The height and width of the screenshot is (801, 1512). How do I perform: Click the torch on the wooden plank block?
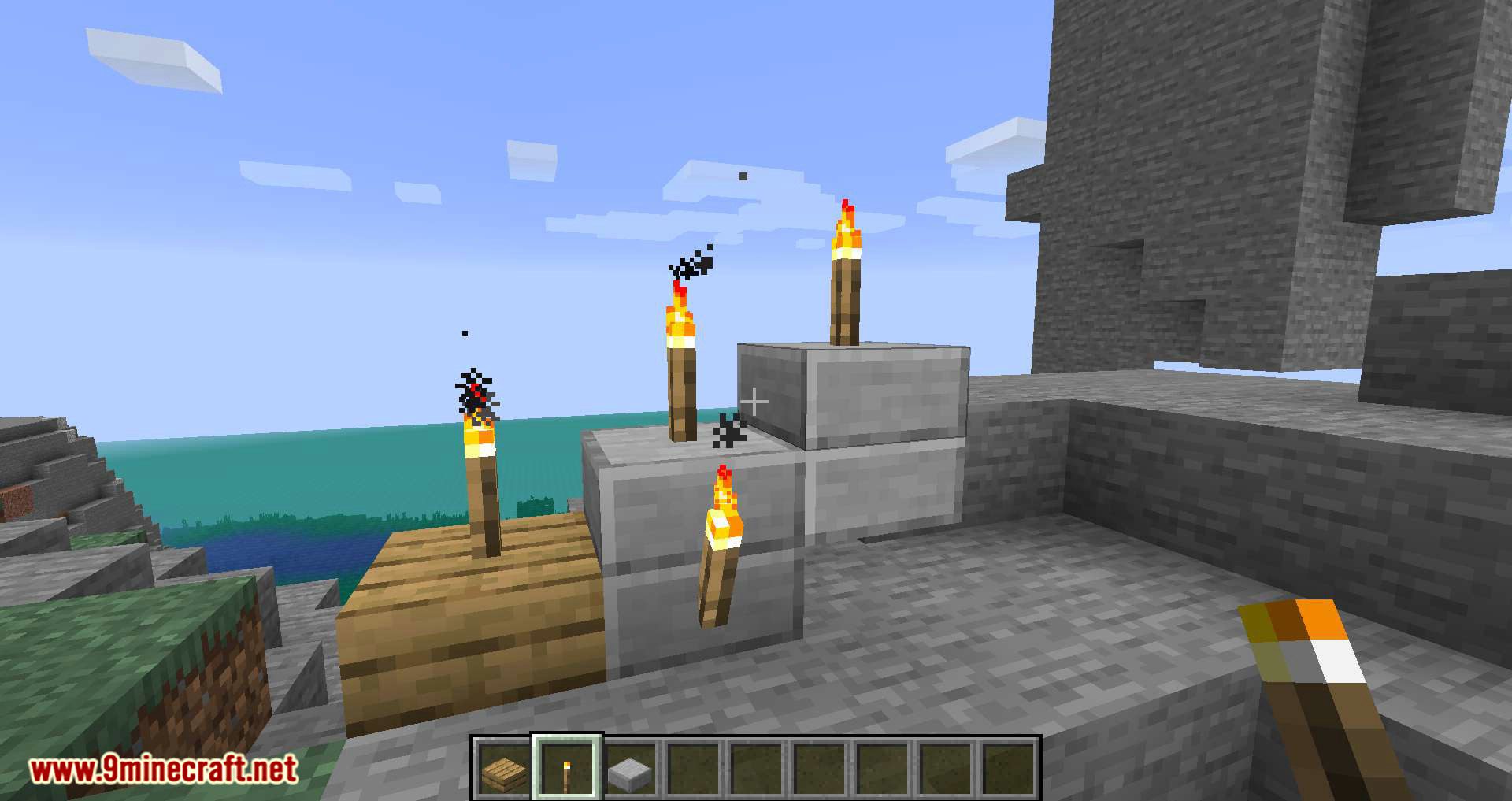tap(482, 504)
